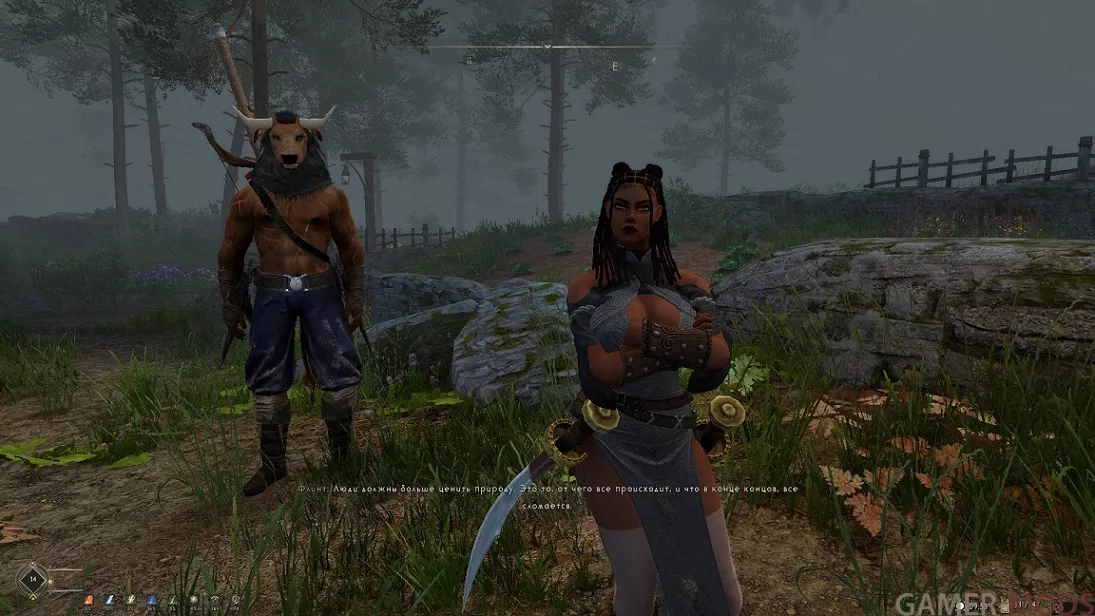The height and width of the screenshot is (616, 1095).
Task: Activate the dark-blue hotbar icon
Action: pyautogui.click(x=151, y=599)
